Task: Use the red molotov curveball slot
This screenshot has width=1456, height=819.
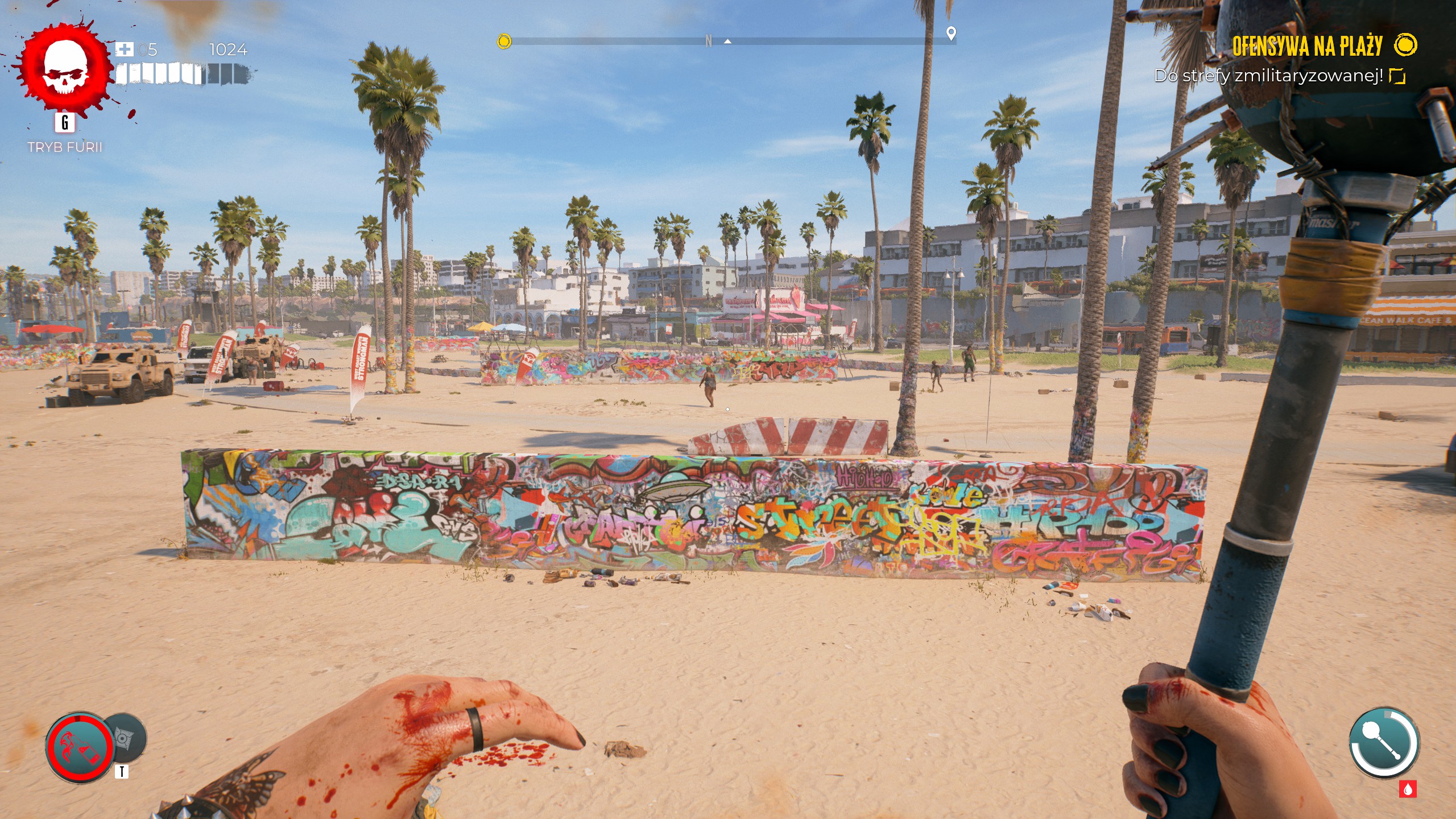Action: 80,748
